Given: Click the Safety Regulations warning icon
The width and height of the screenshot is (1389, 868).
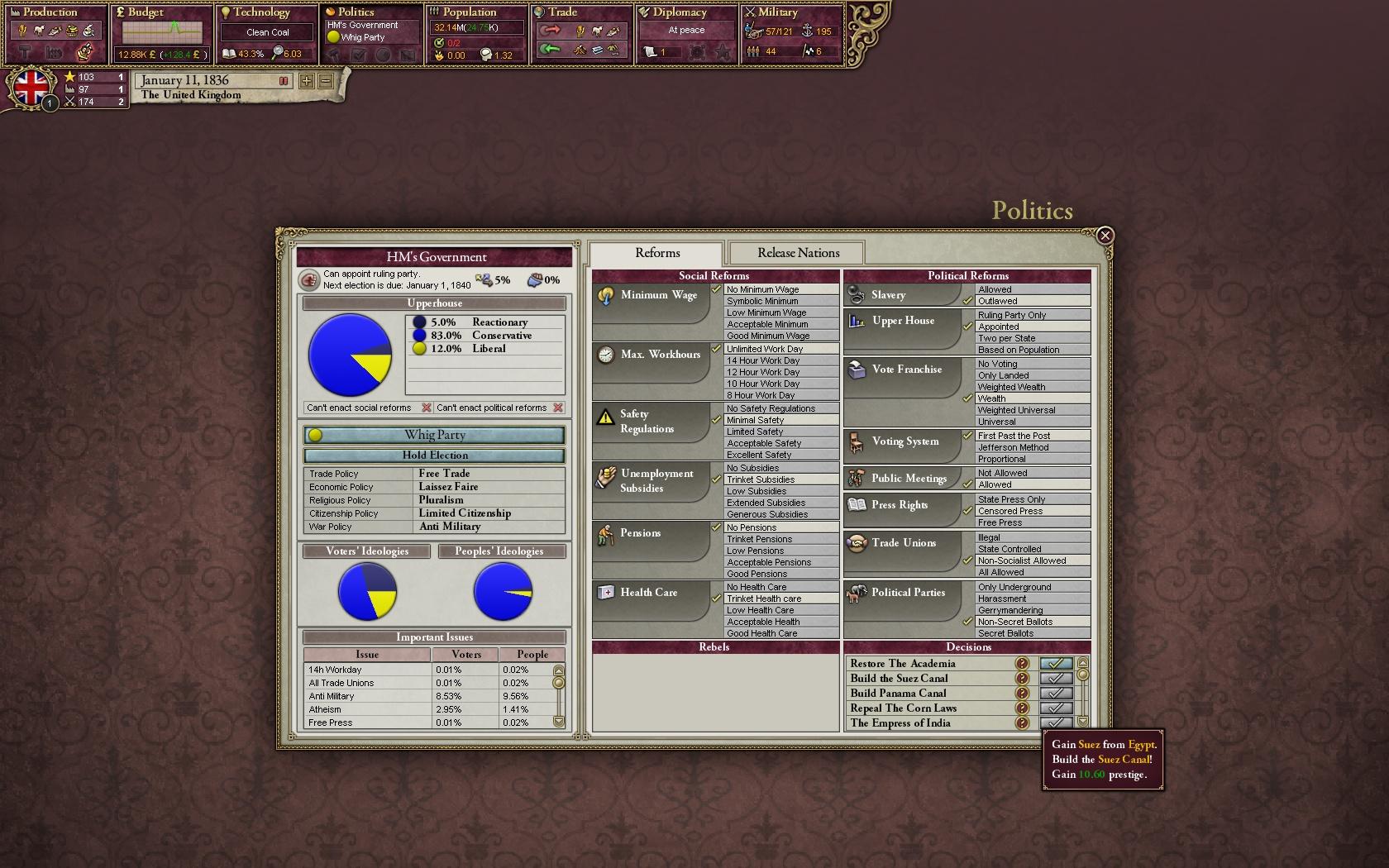Looking at the screenshot, I should pyautogui.click(x=604, y=416).
